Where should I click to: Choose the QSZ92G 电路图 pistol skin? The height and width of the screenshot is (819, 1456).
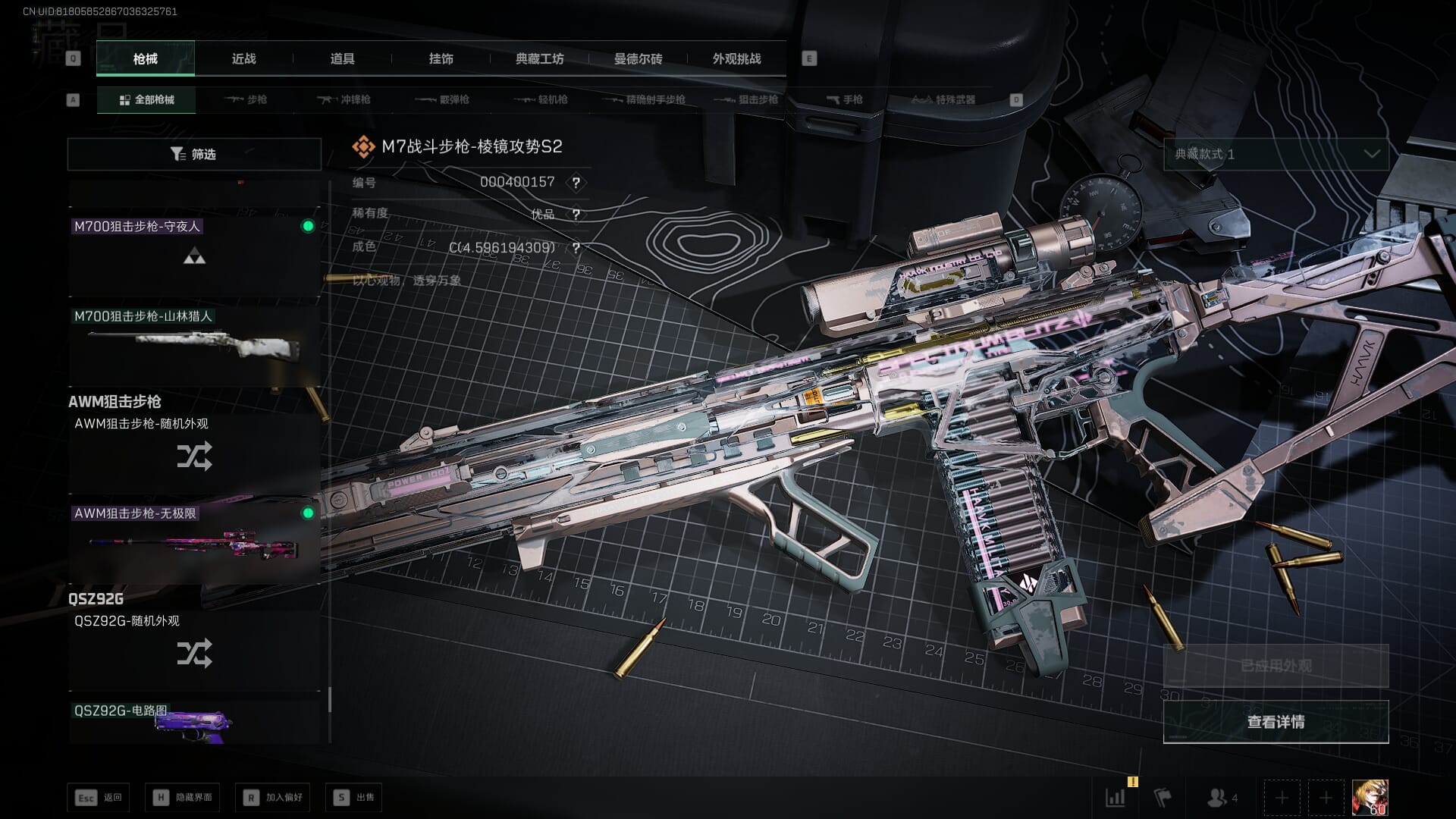coord(194,722)
